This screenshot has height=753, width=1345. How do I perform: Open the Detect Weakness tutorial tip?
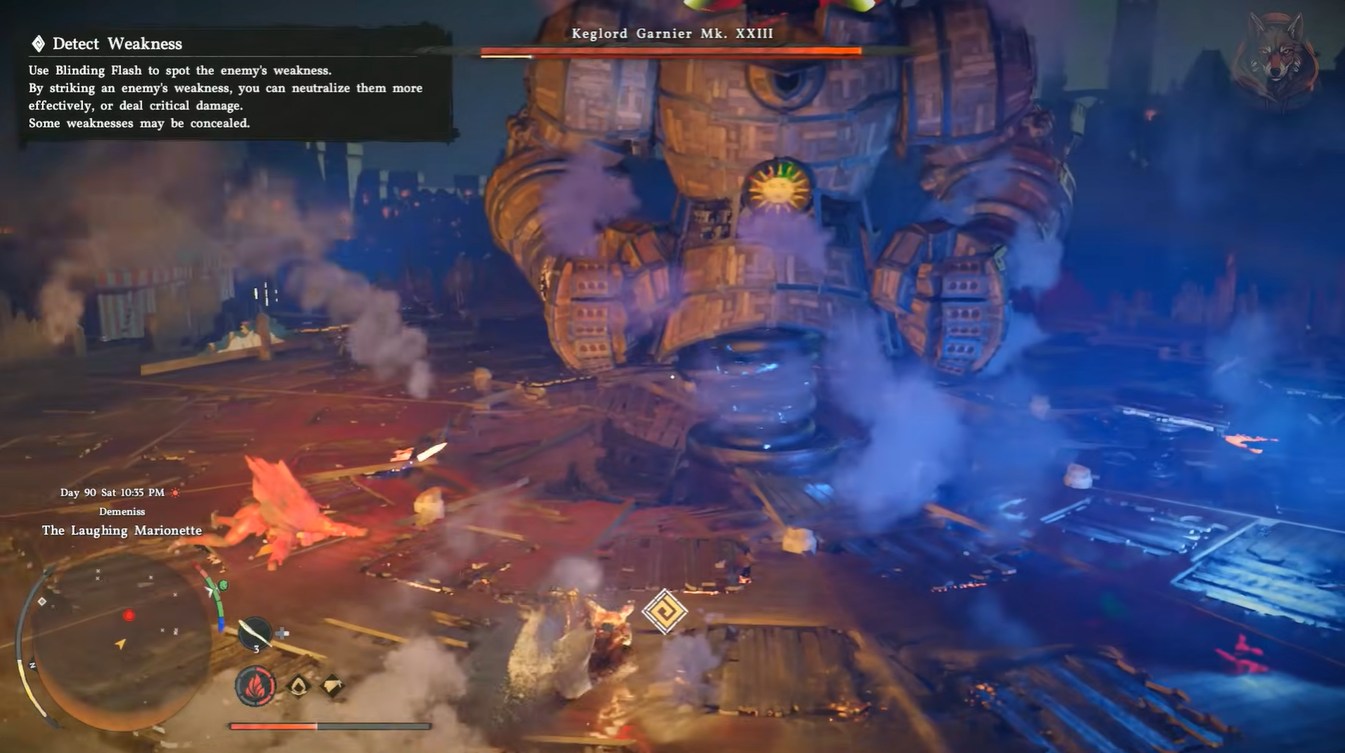pyautogui.click(x=118, y=44)
